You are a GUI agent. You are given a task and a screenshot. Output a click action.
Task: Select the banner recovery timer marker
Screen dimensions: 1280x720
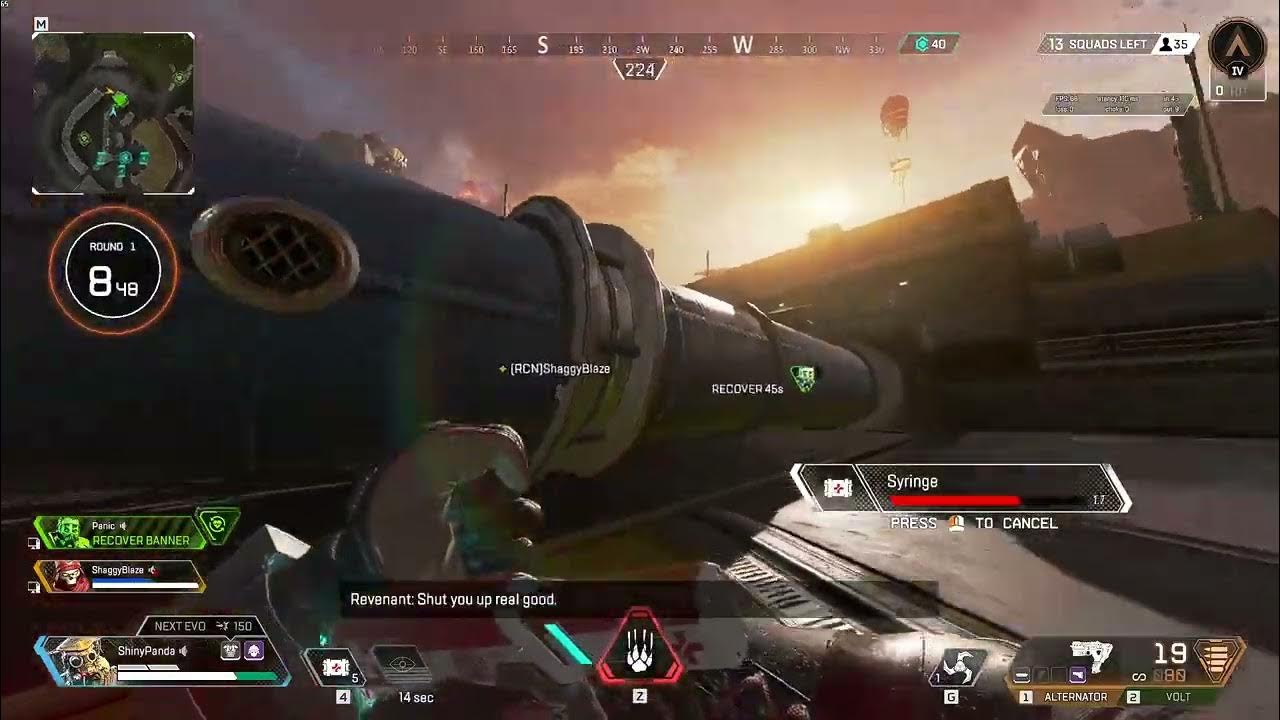click(803, 378)
